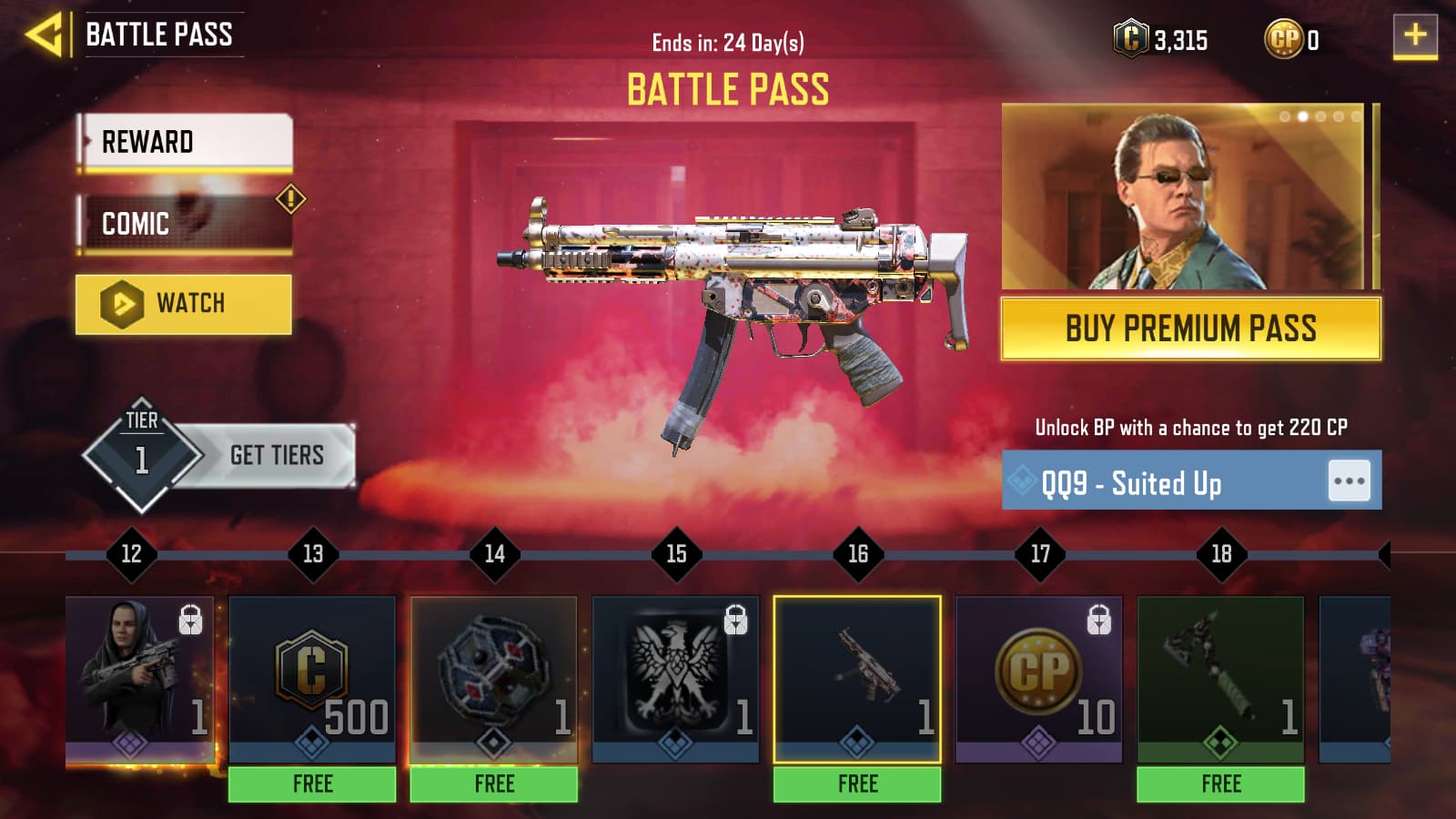
Task: Switch to the COMIC tab
Action: pos(182,223)
